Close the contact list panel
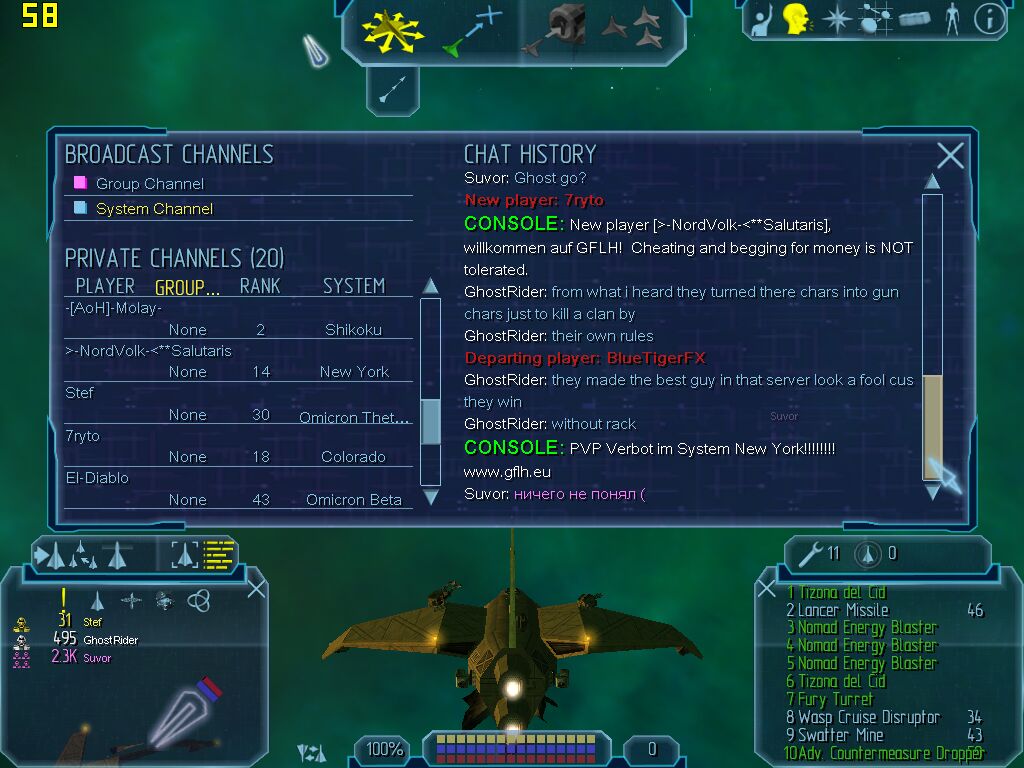Image resolution: width=1024 pixels, height=768 pixels. coord(256,588)
